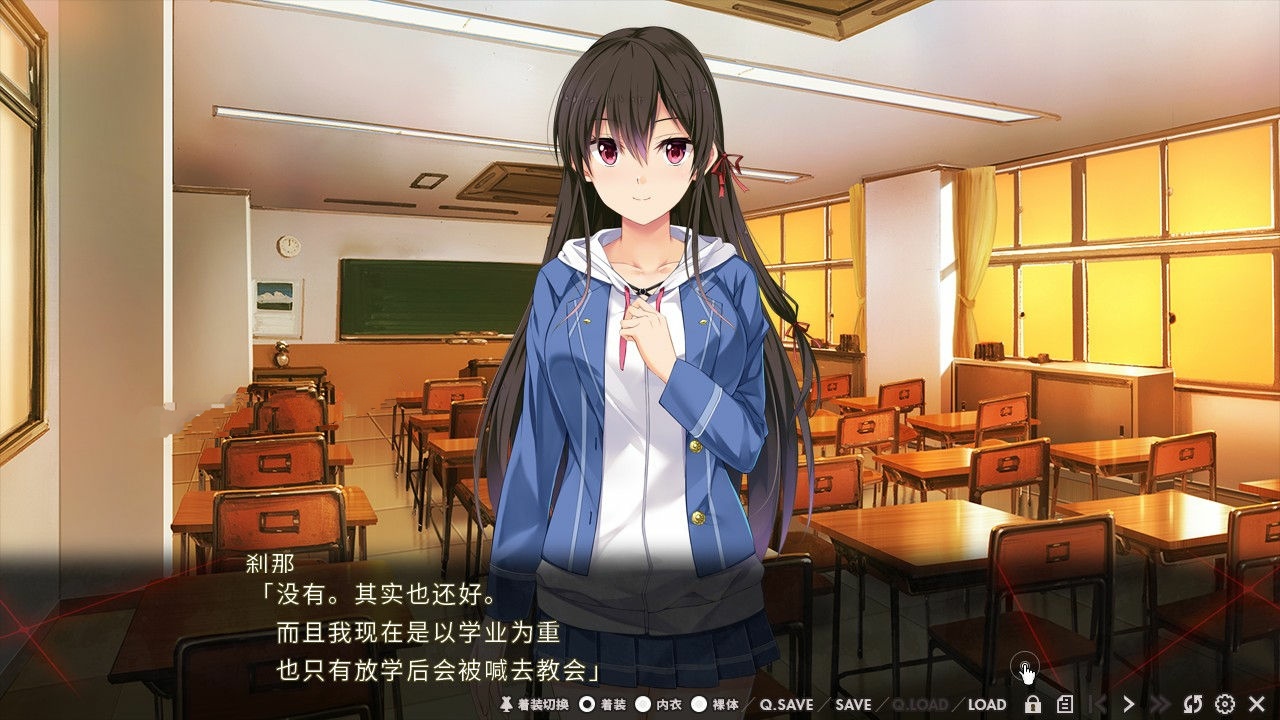Switch outfit to 内衣 option
The width and height of the screenshot is (1280, 720).
643,705
